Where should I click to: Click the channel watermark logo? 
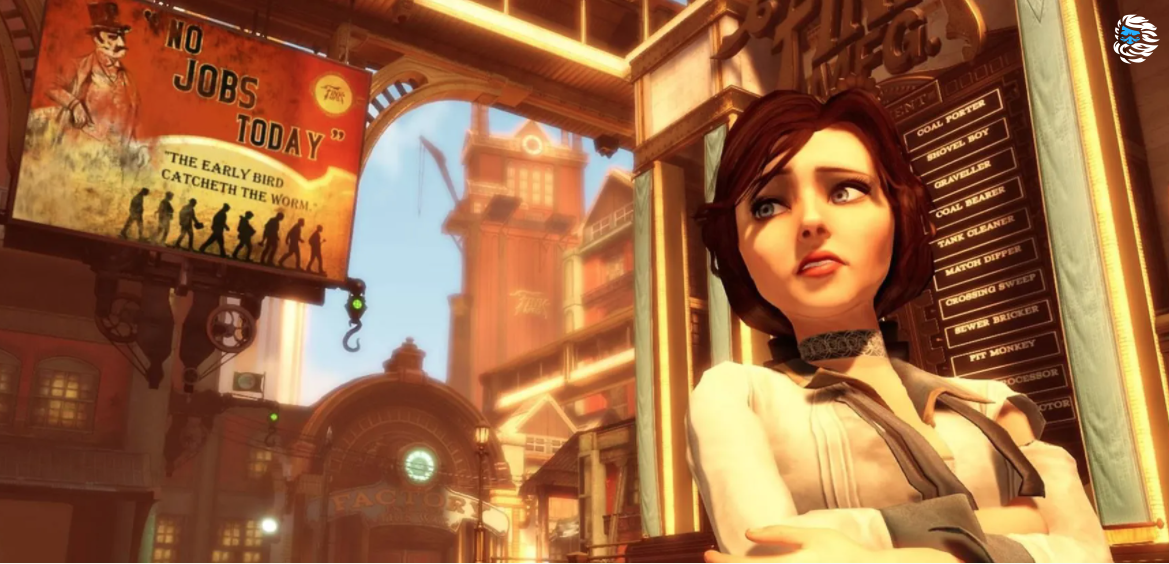coord(1135,38)
